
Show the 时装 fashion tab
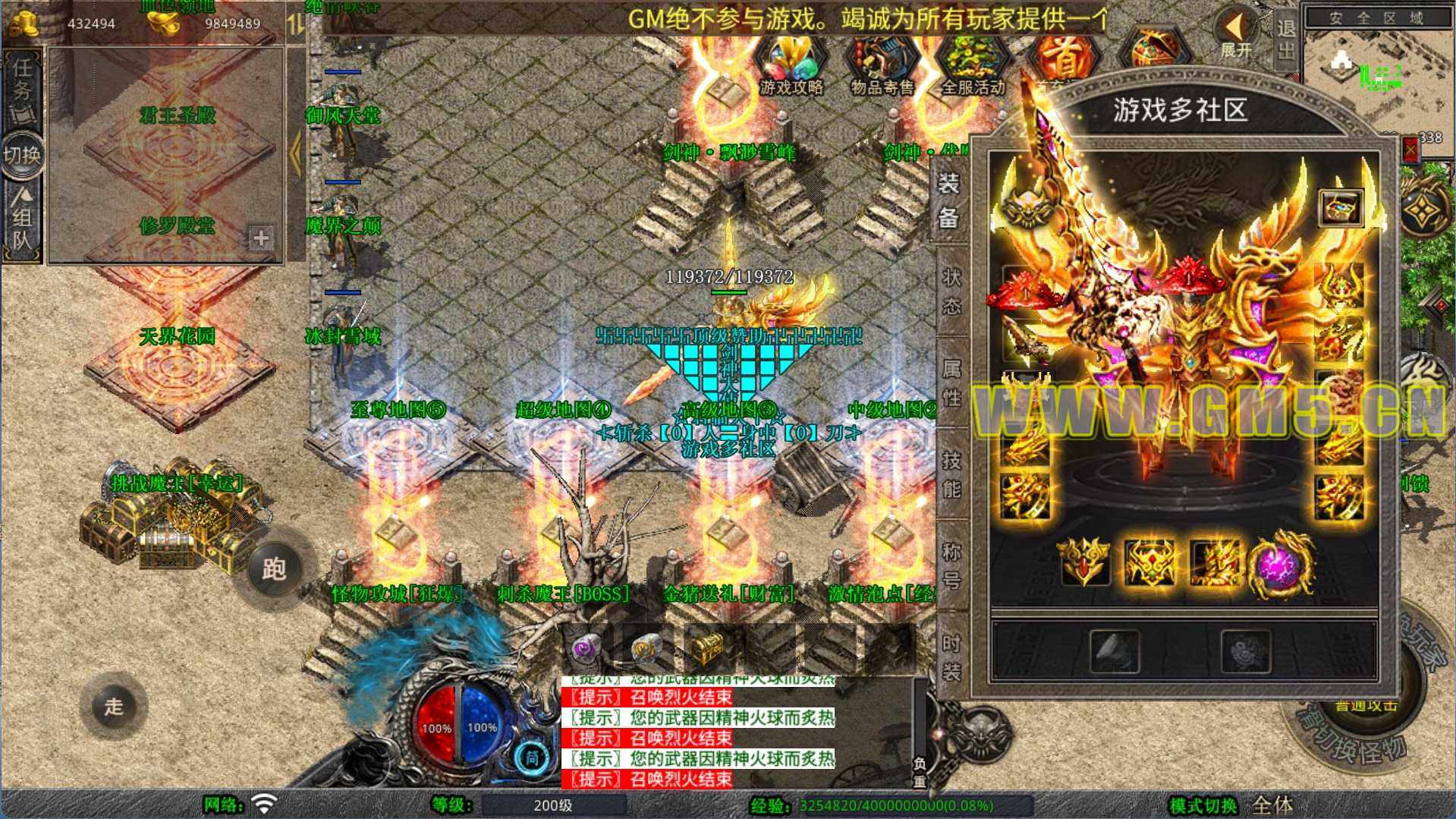click(x=951, y=657)
